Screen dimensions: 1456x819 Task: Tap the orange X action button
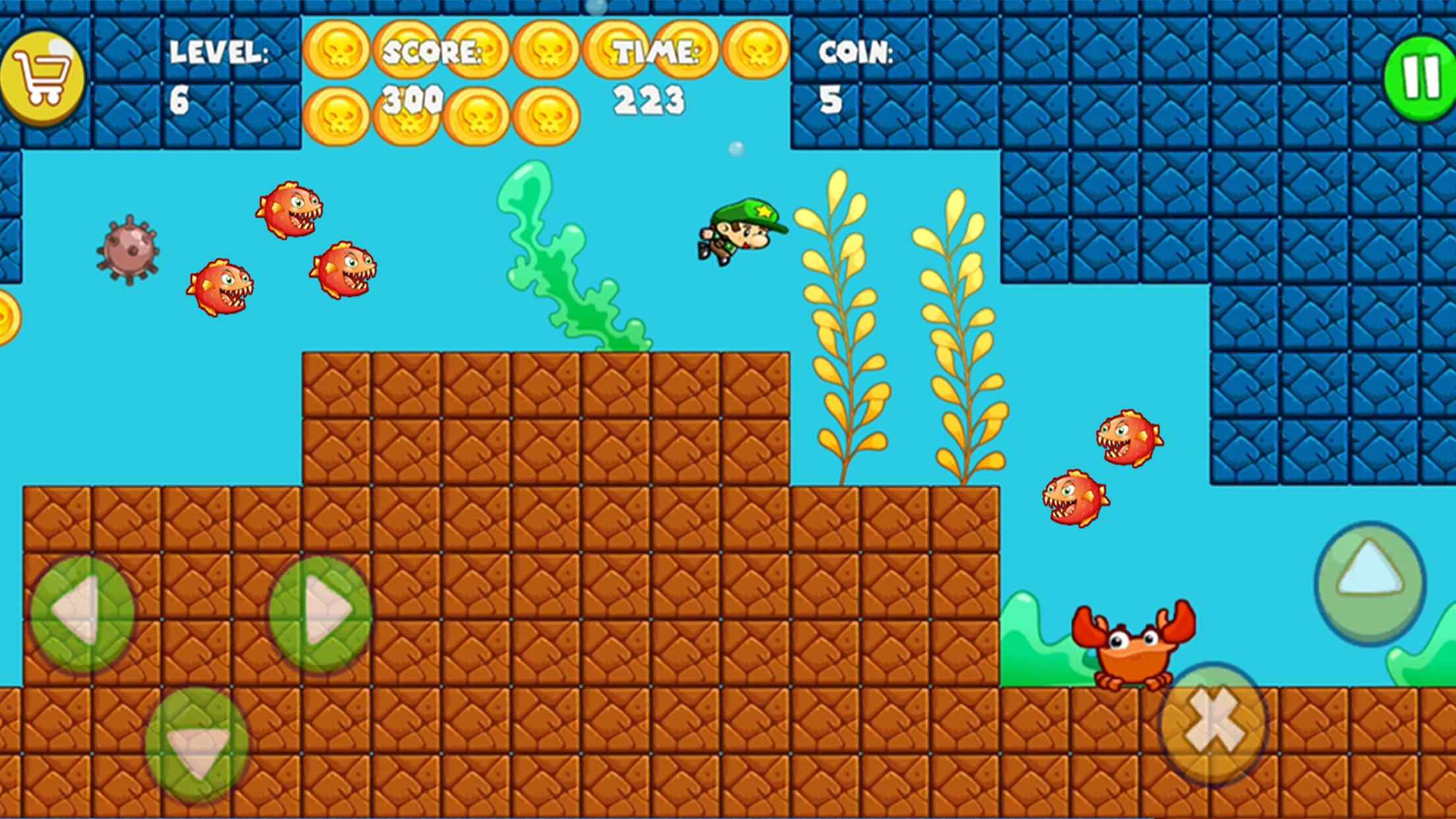click(1213, 723)
